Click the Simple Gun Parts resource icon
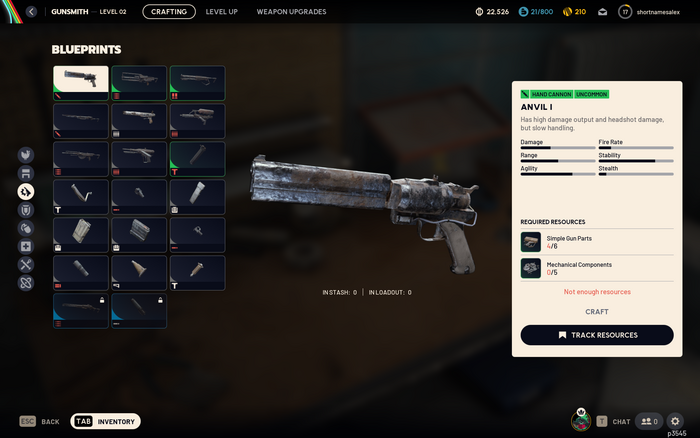Screen dimensions: 700x438 pyautogui.click(x=531, y=242)
